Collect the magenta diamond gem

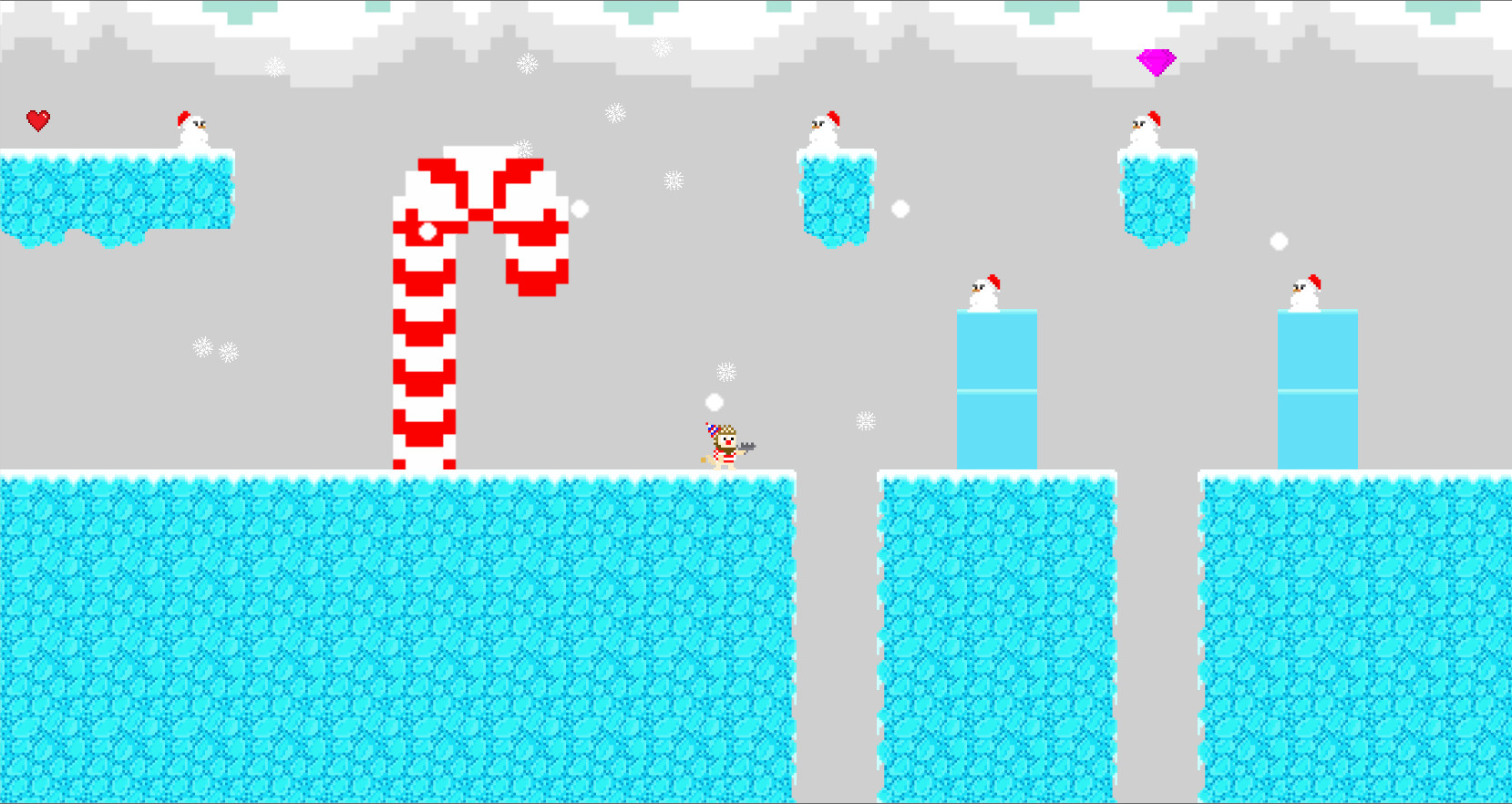point(1157,60)
